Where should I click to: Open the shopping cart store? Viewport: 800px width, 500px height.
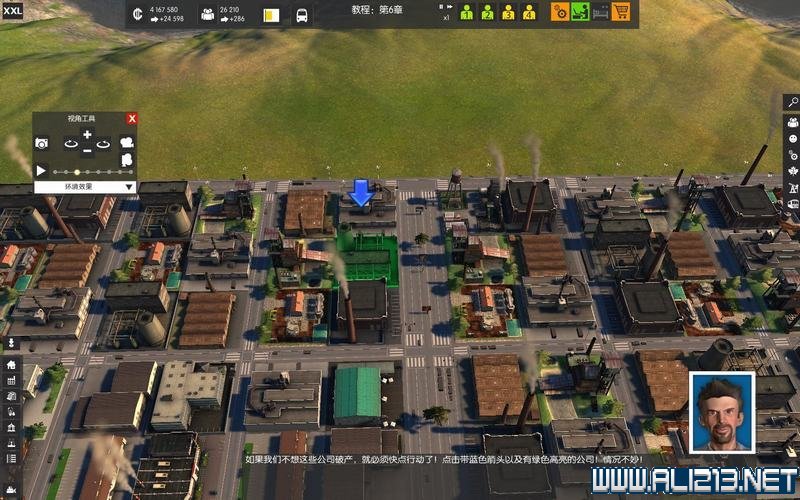(621, 12)
